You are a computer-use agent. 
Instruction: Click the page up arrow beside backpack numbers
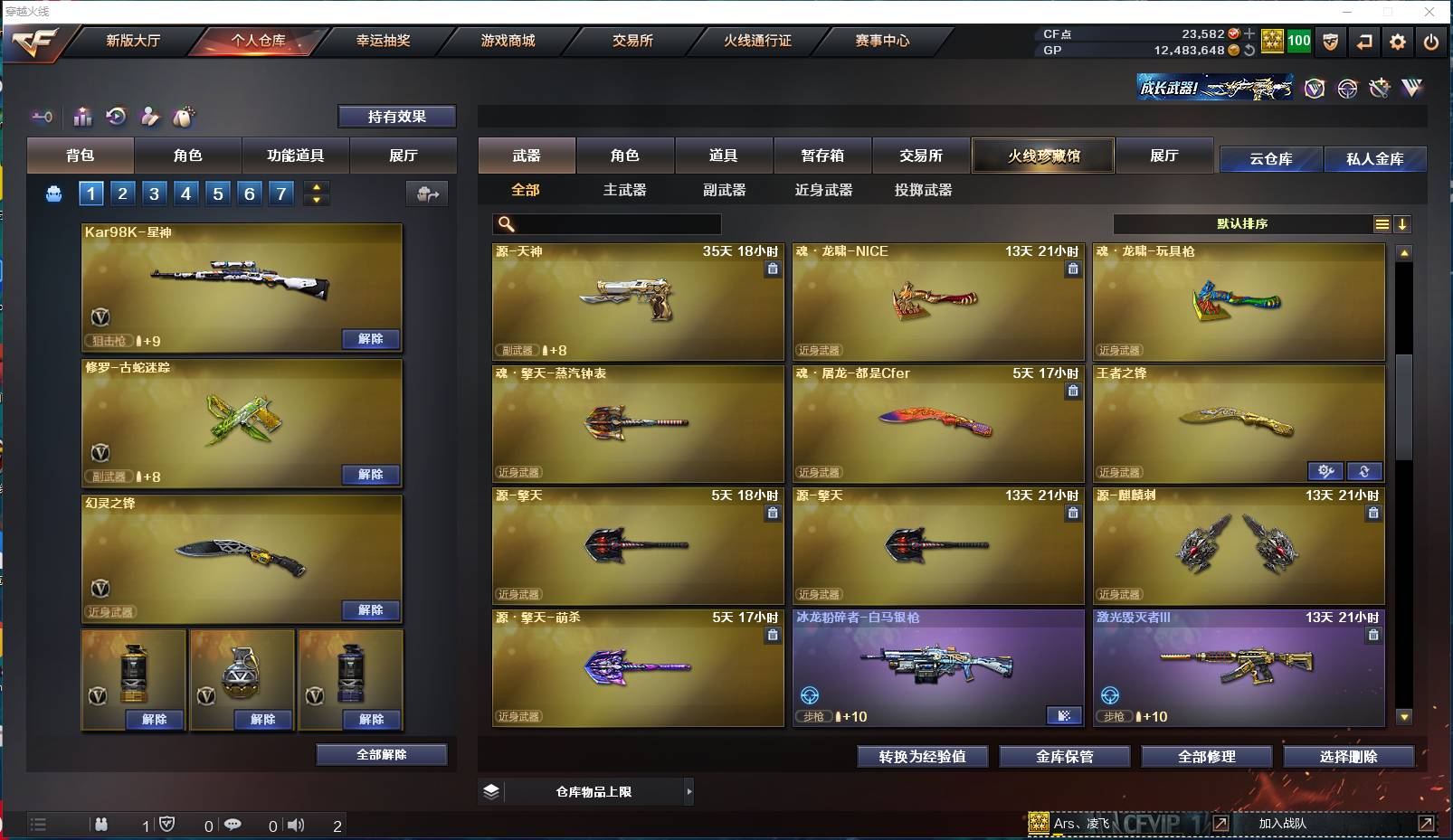click(316, 186)
